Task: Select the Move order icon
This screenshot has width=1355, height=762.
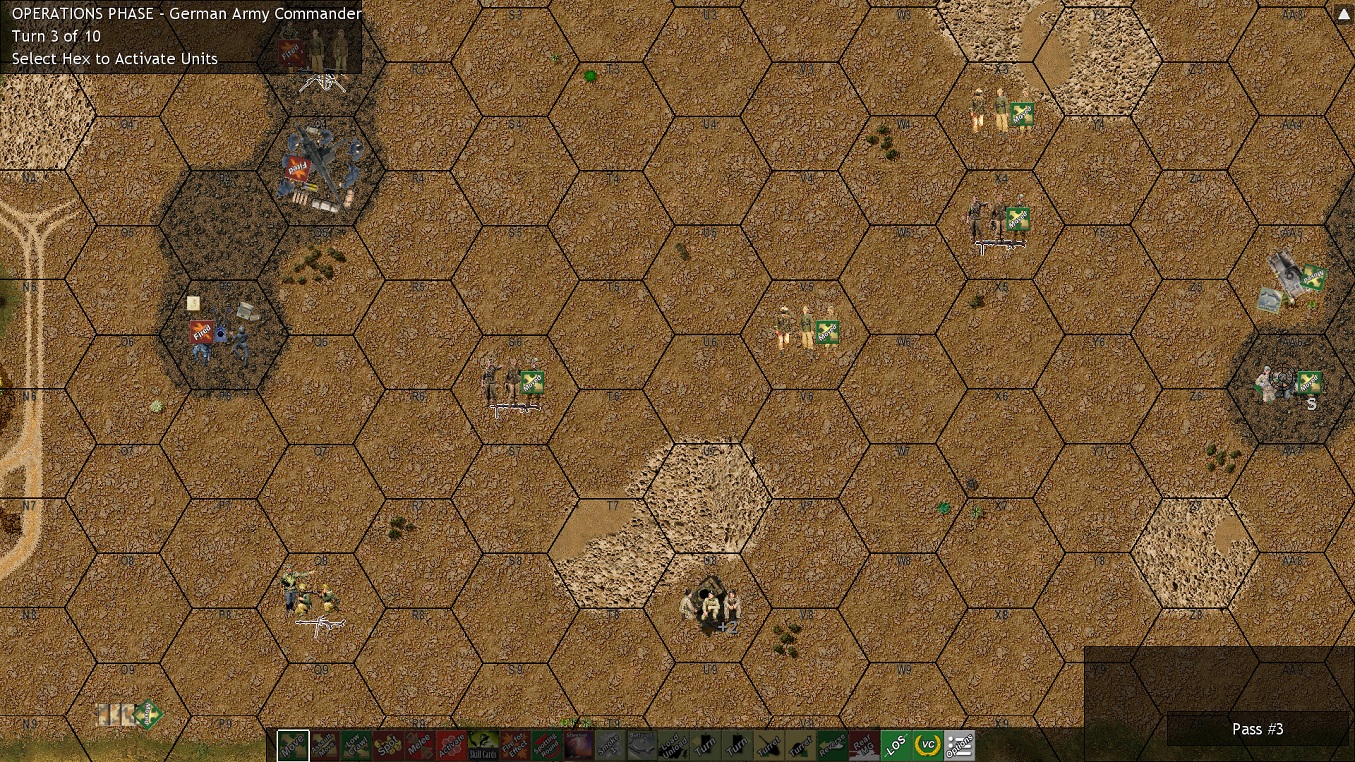Action: click(x=290, y=744)
